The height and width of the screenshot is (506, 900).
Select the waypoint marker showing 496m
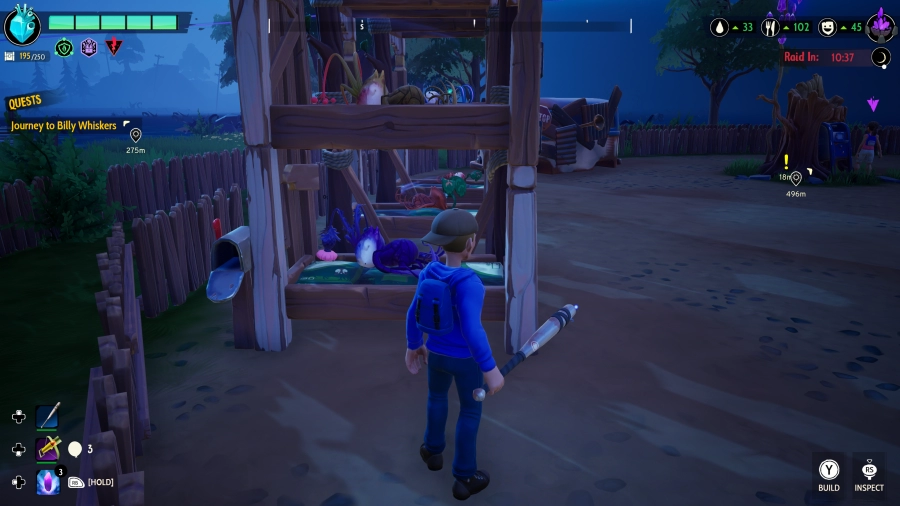coord(796,178)
